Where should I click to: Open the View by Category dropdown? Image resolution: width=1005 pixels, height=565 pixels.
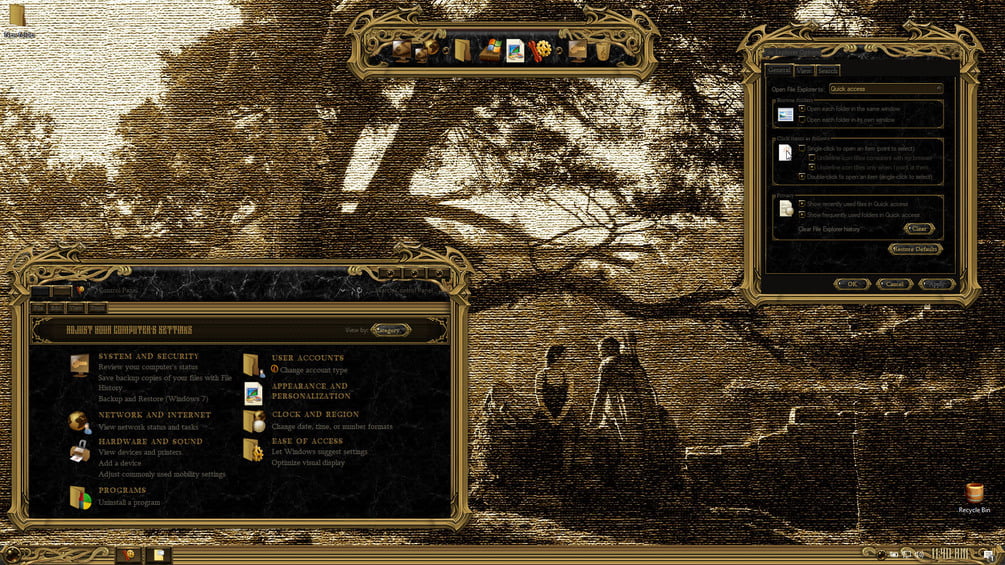tap(391, 329)
